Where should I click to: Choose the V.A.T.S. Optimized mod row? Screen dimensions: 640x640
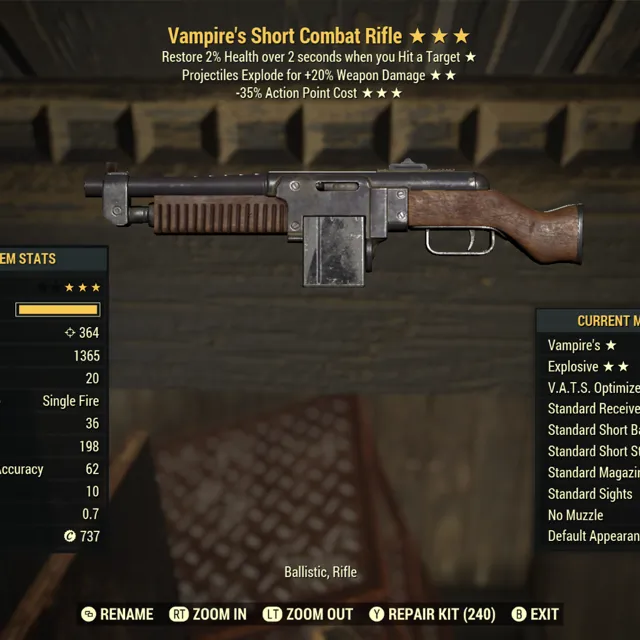593,388
